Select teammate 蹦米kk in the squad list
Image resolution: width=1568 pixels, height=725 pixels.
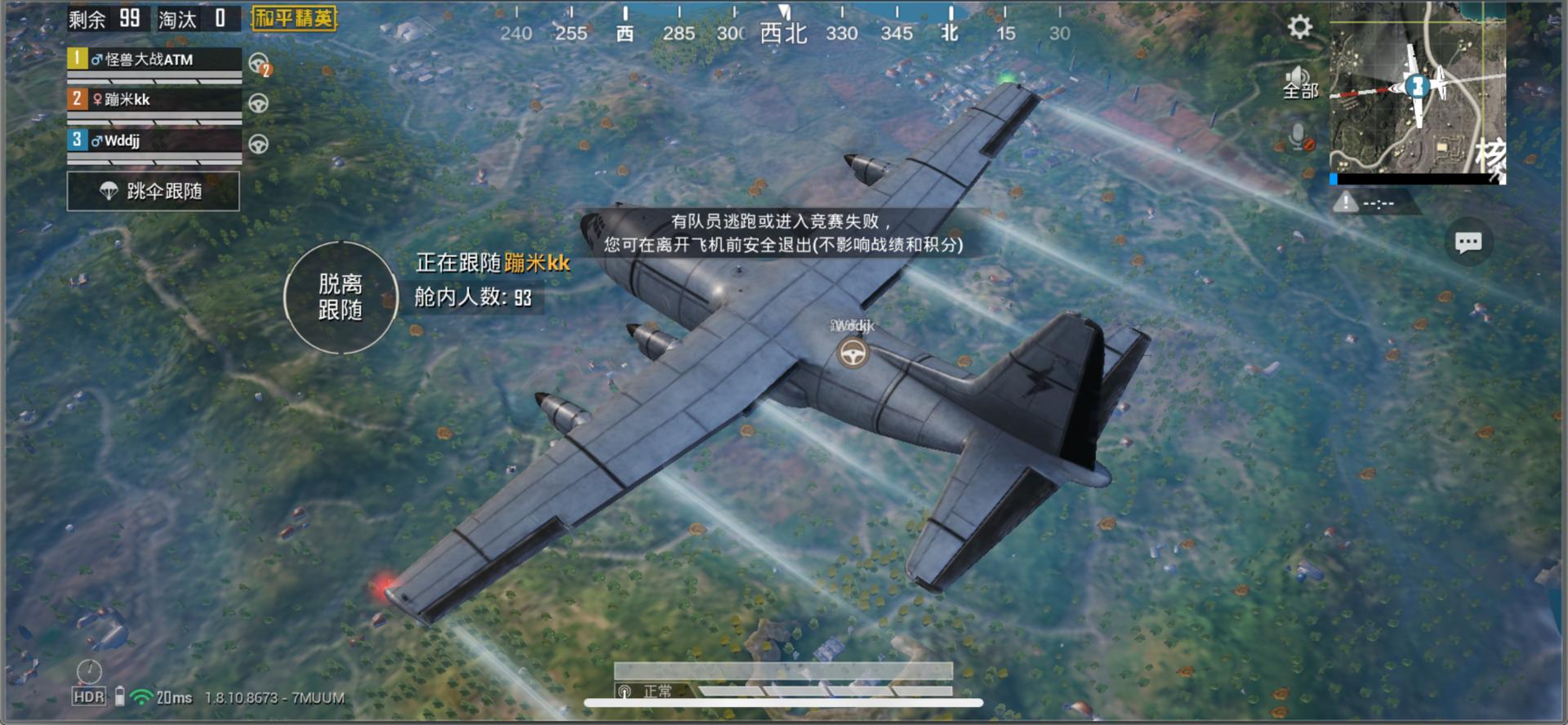click(147, 100)
